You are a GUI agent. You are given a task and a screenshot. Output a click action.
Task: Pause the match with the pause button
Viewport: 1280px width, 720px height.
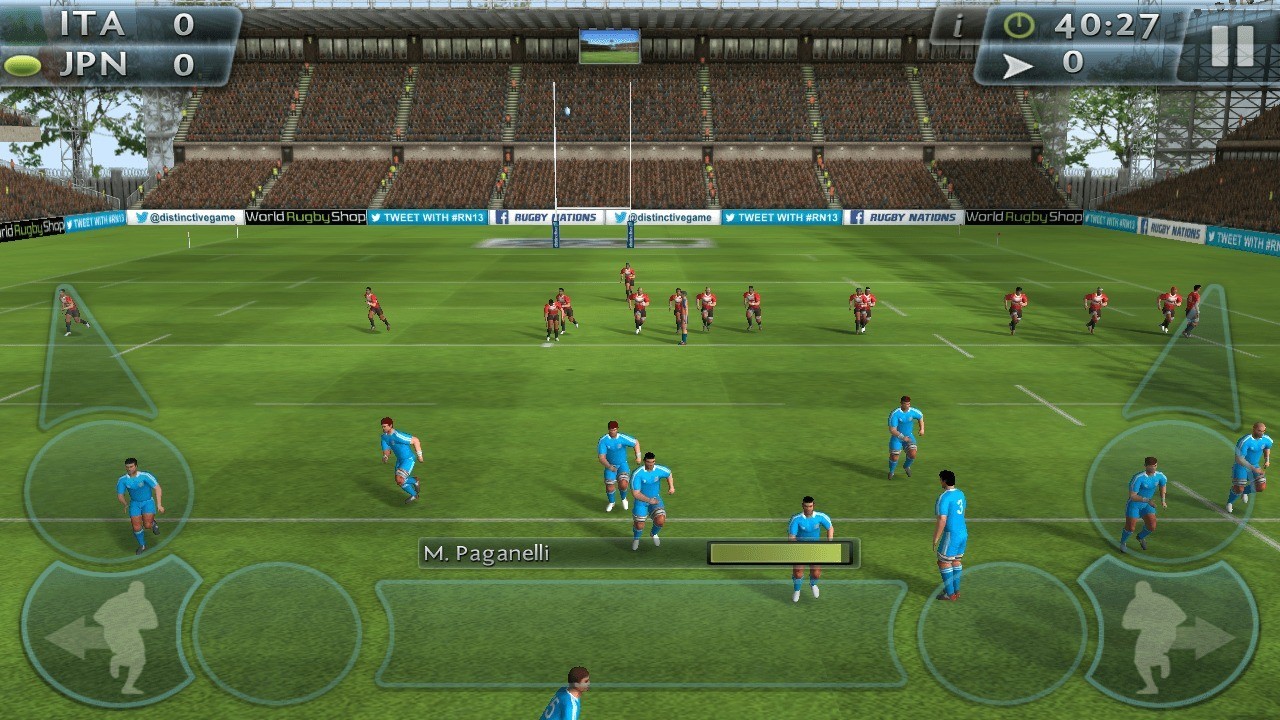click(1231, 45)
